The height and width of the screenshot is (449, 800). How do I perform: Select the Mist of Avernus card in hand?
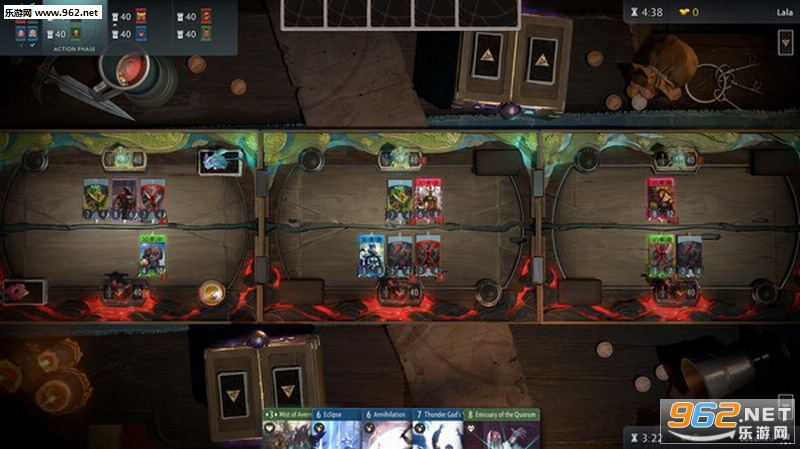(x=287, y=430)
